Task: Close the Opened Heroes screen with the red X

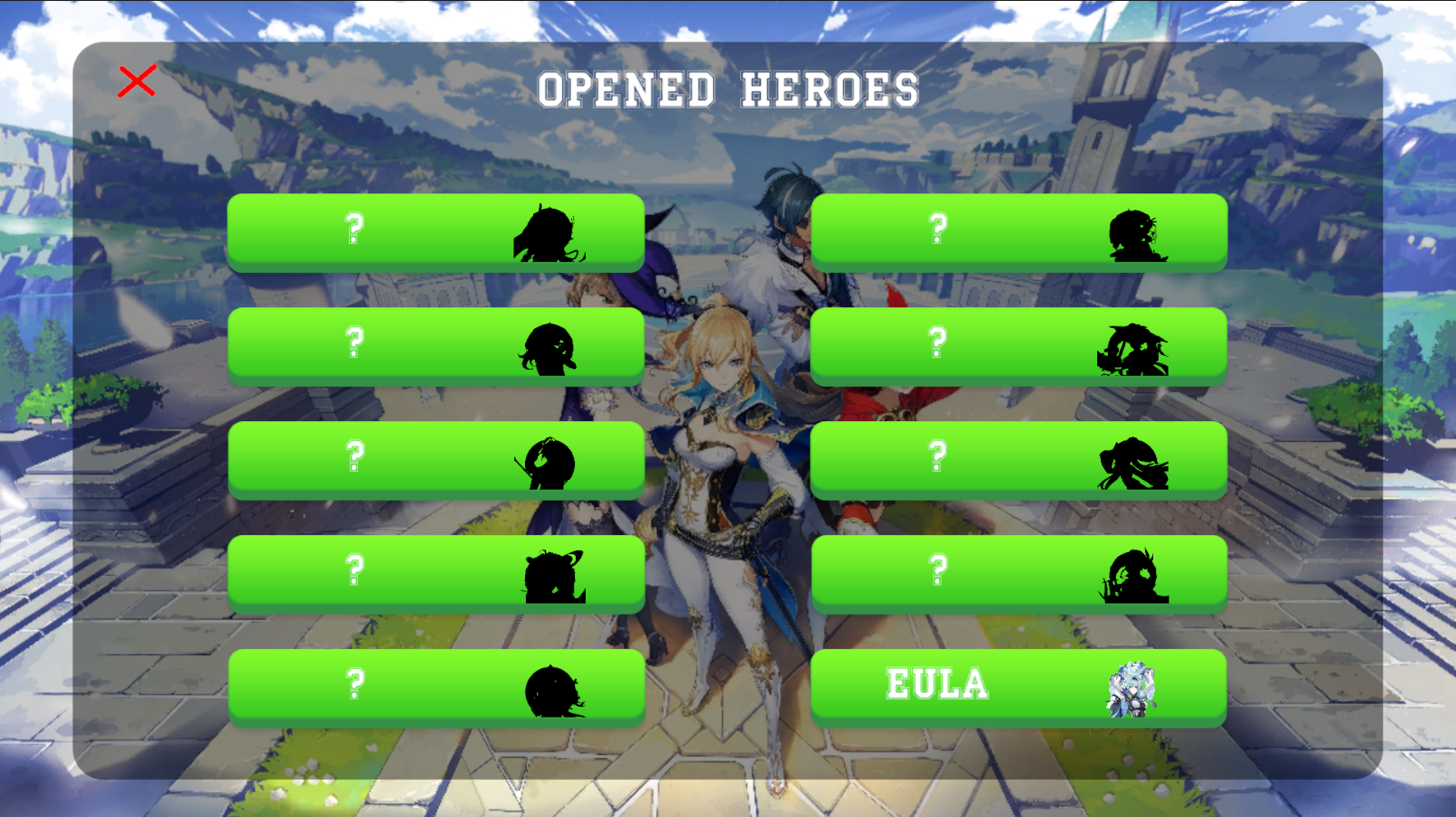Action: pos(137,82)
